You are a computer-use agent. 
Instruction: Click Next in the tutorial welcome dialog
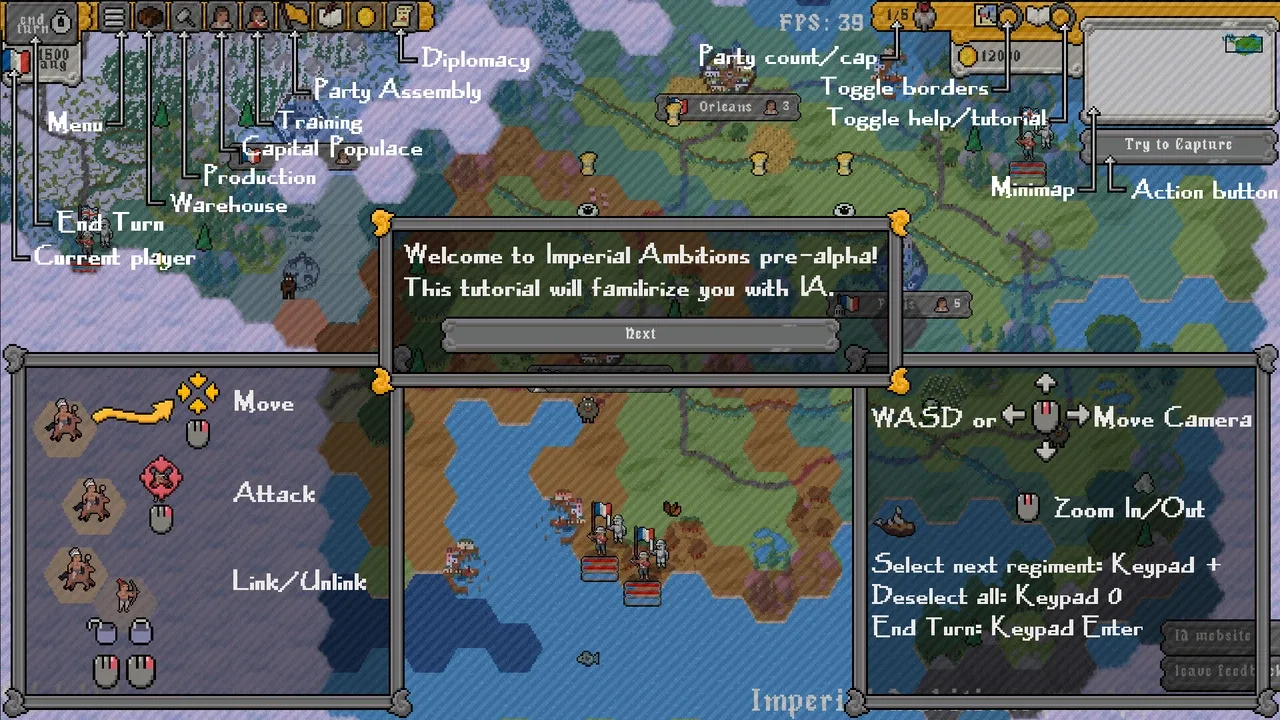[x=640, y=334]
